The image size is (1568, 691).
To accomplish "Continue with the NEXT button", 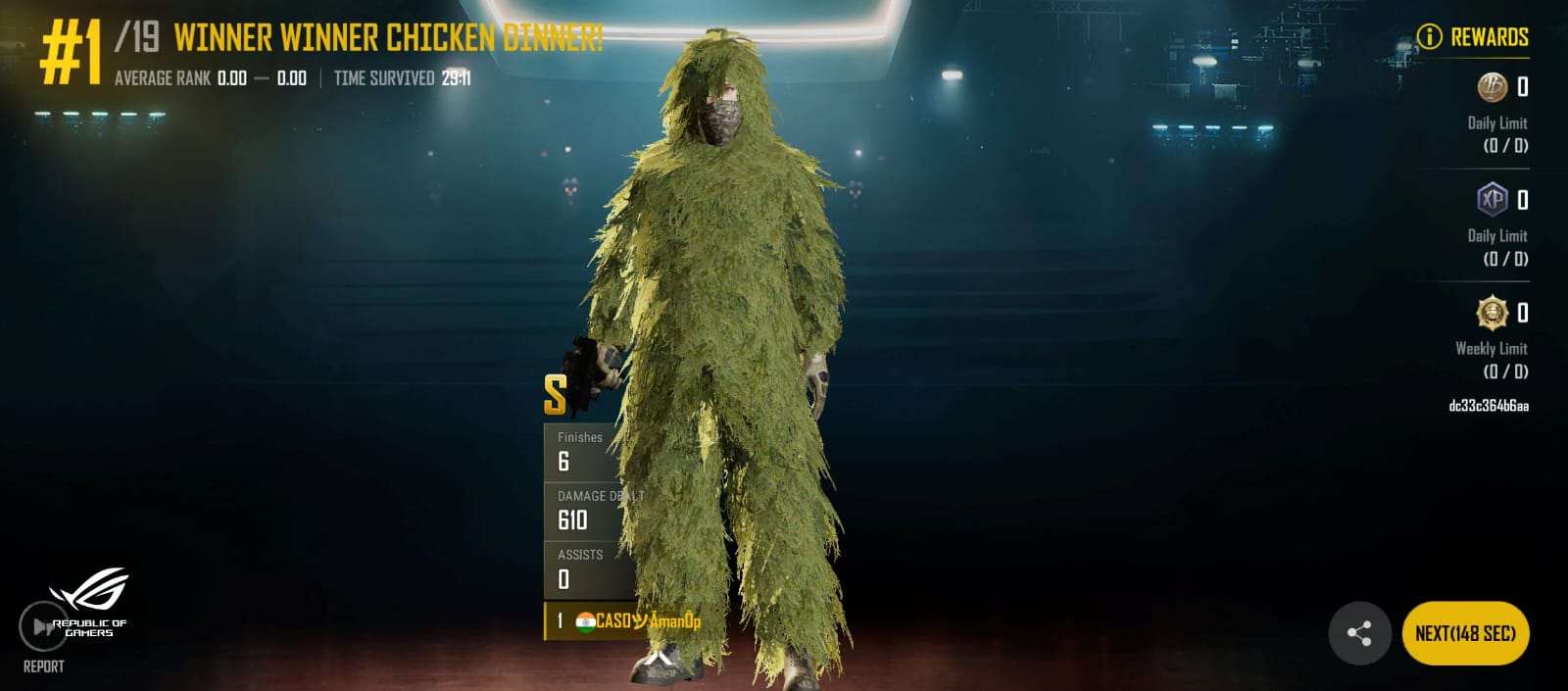I will pyautogui.click(x=1465, y=633).
